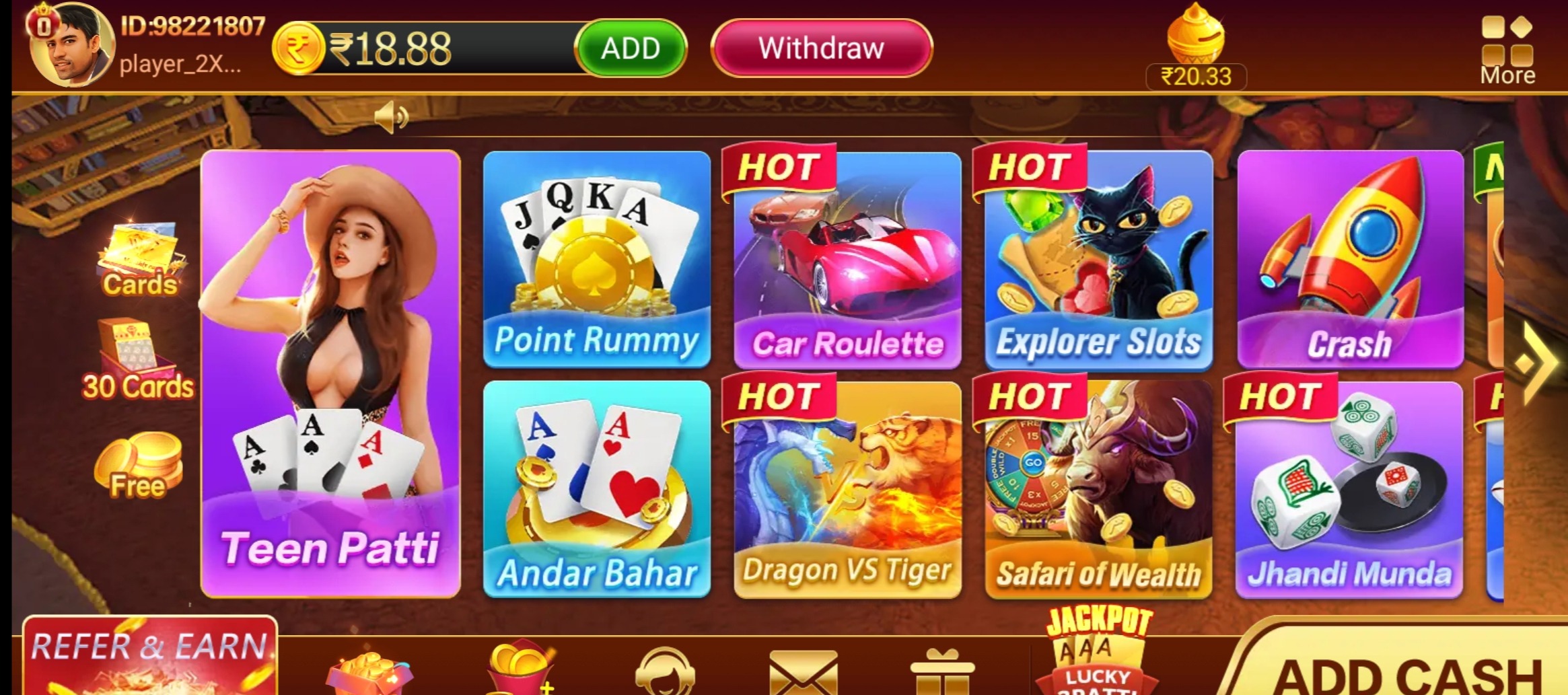
Task: Show more games with the yellow arrow
Action: point(1536,363)
